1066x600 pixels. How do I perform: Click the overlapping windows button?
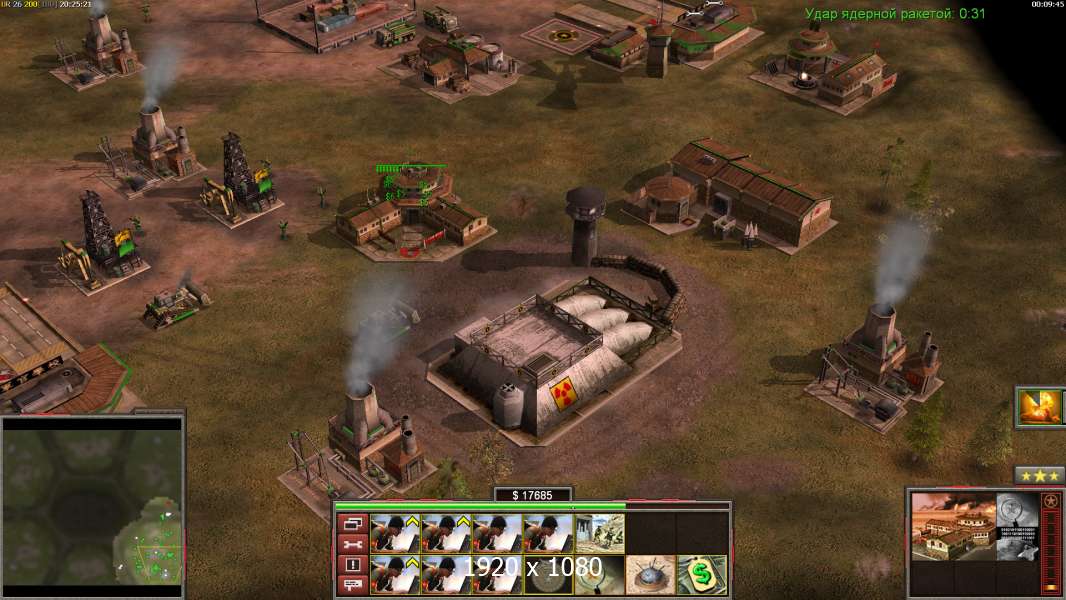coord(353,523)
